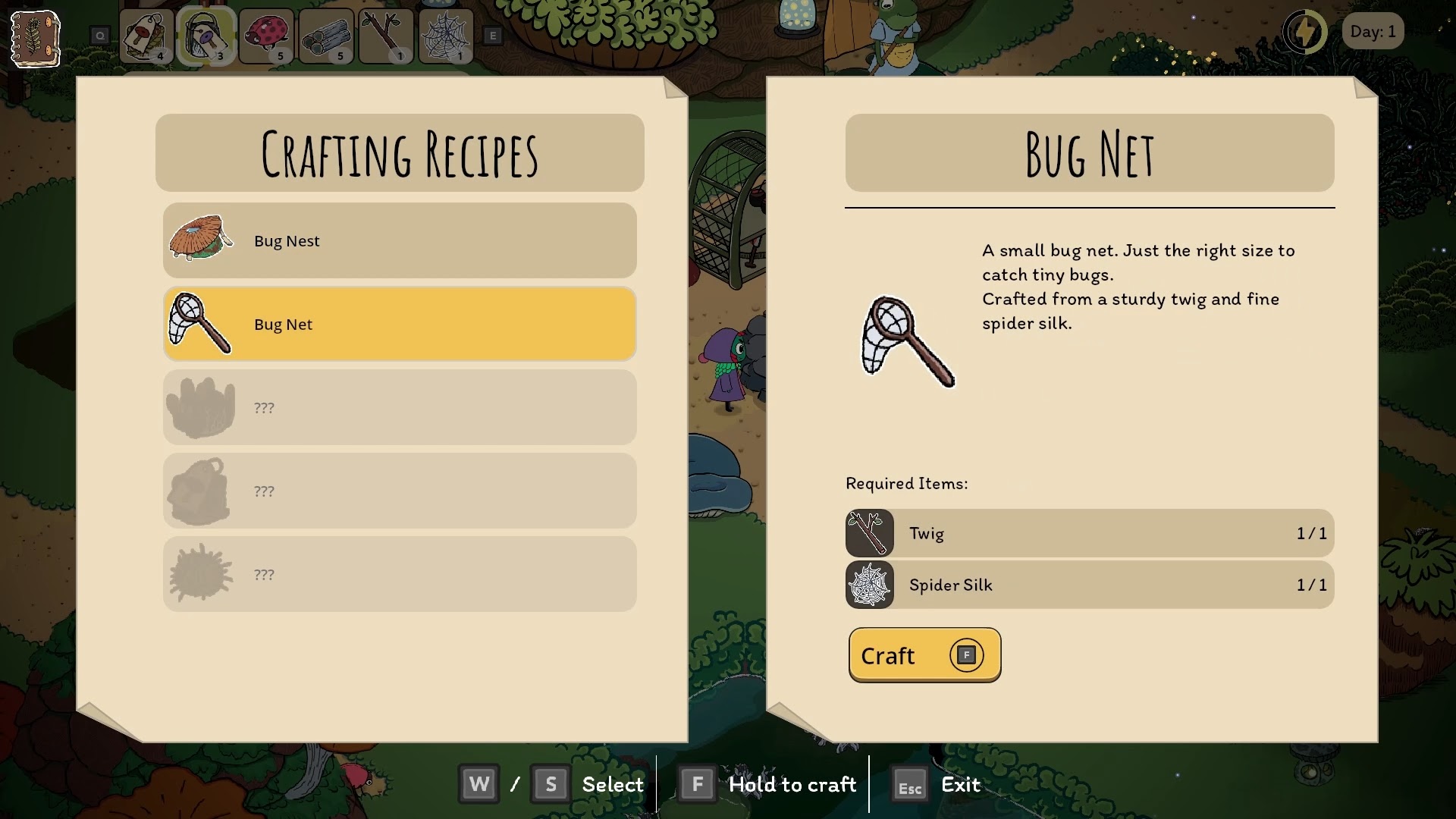Select the red mushroom bag hotbar slot
The height and width of the screenshot is (819, 1456).
click(x=146, y=36)
